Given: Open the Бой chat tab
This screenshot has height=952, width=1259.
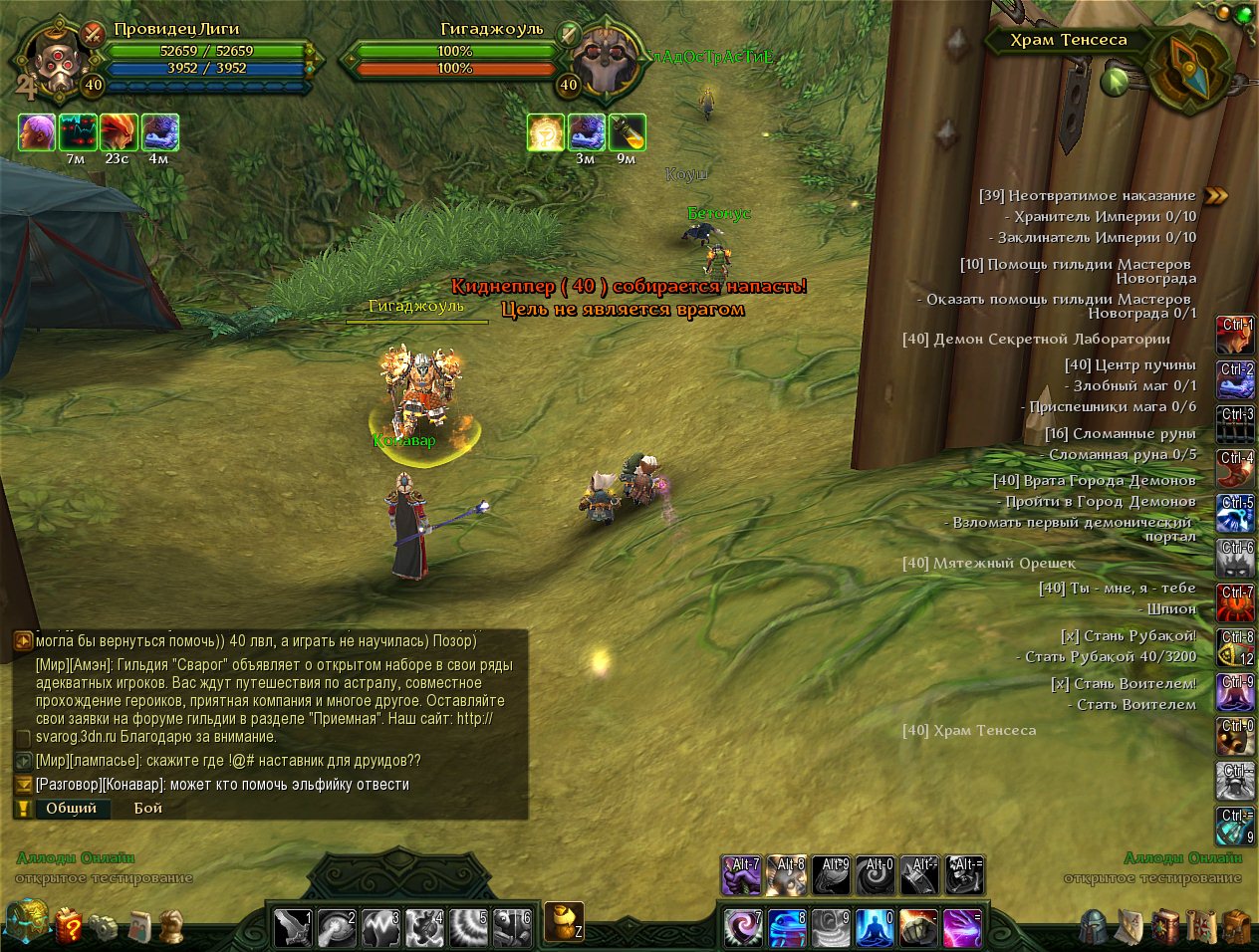Looking at the screenshot, I should 148,808.
